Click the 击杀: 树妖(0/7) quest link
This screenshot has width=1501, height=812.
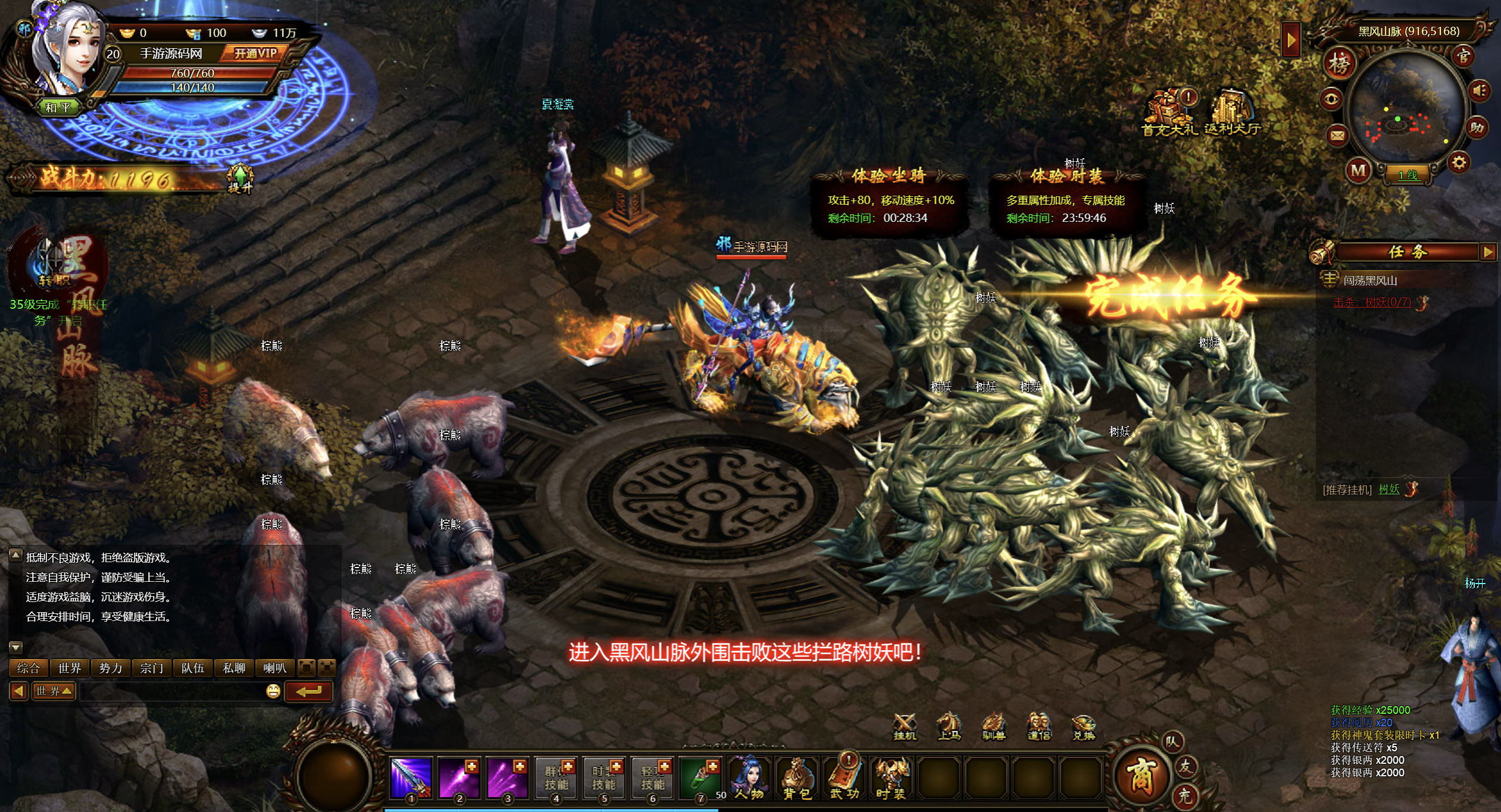tap(1372, 302)
